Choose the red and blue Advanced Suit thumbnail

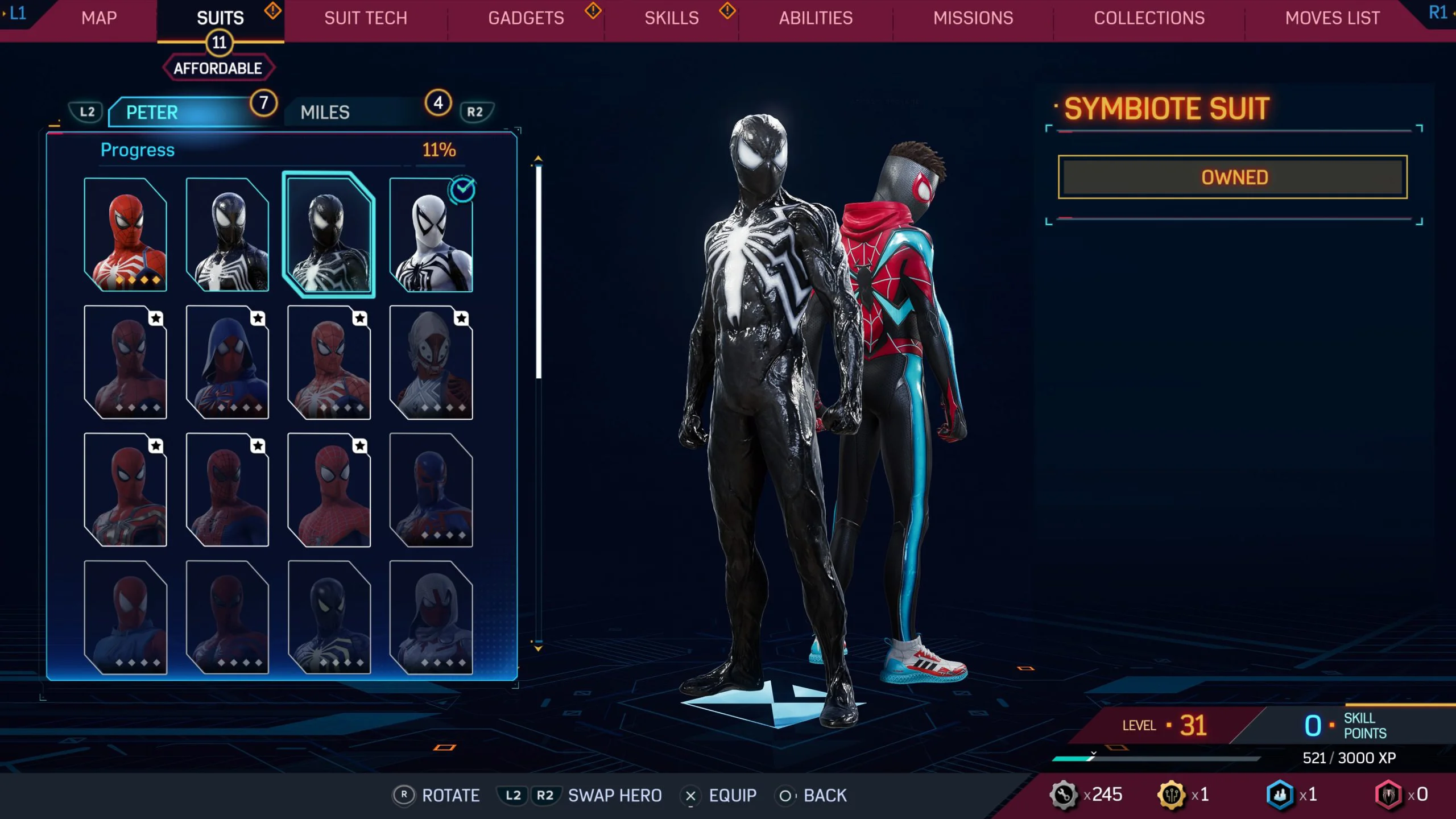coord(126,234)
